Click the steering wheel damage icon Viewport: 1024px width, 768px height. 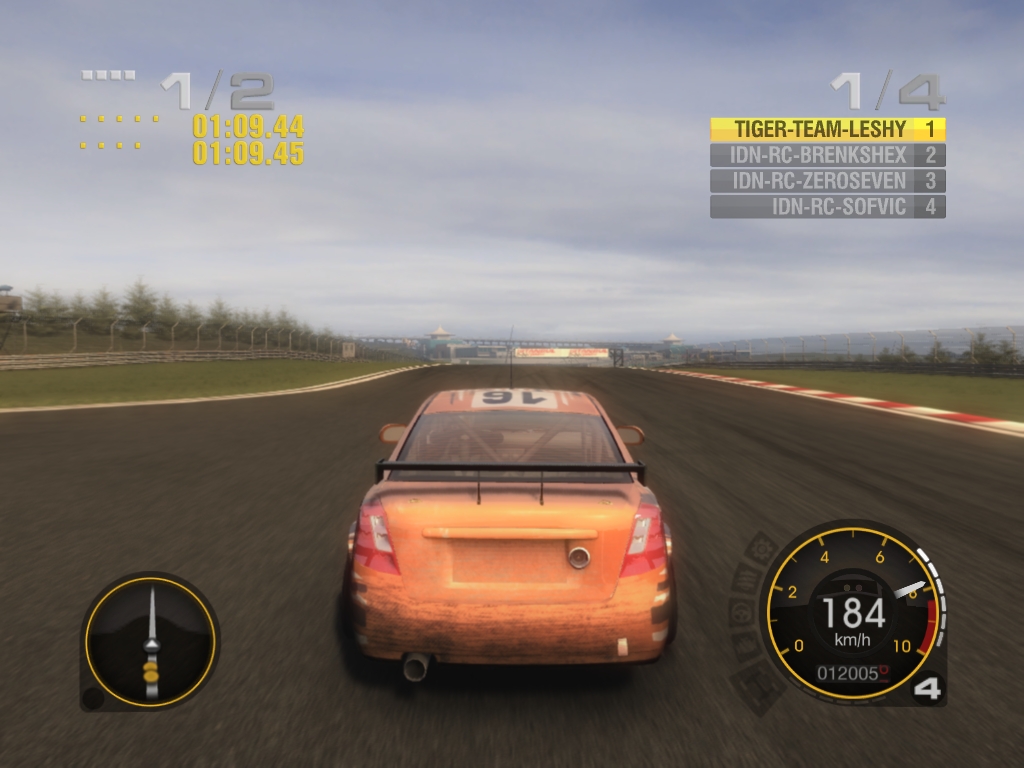pyautogui.click(x=742, y=612)
